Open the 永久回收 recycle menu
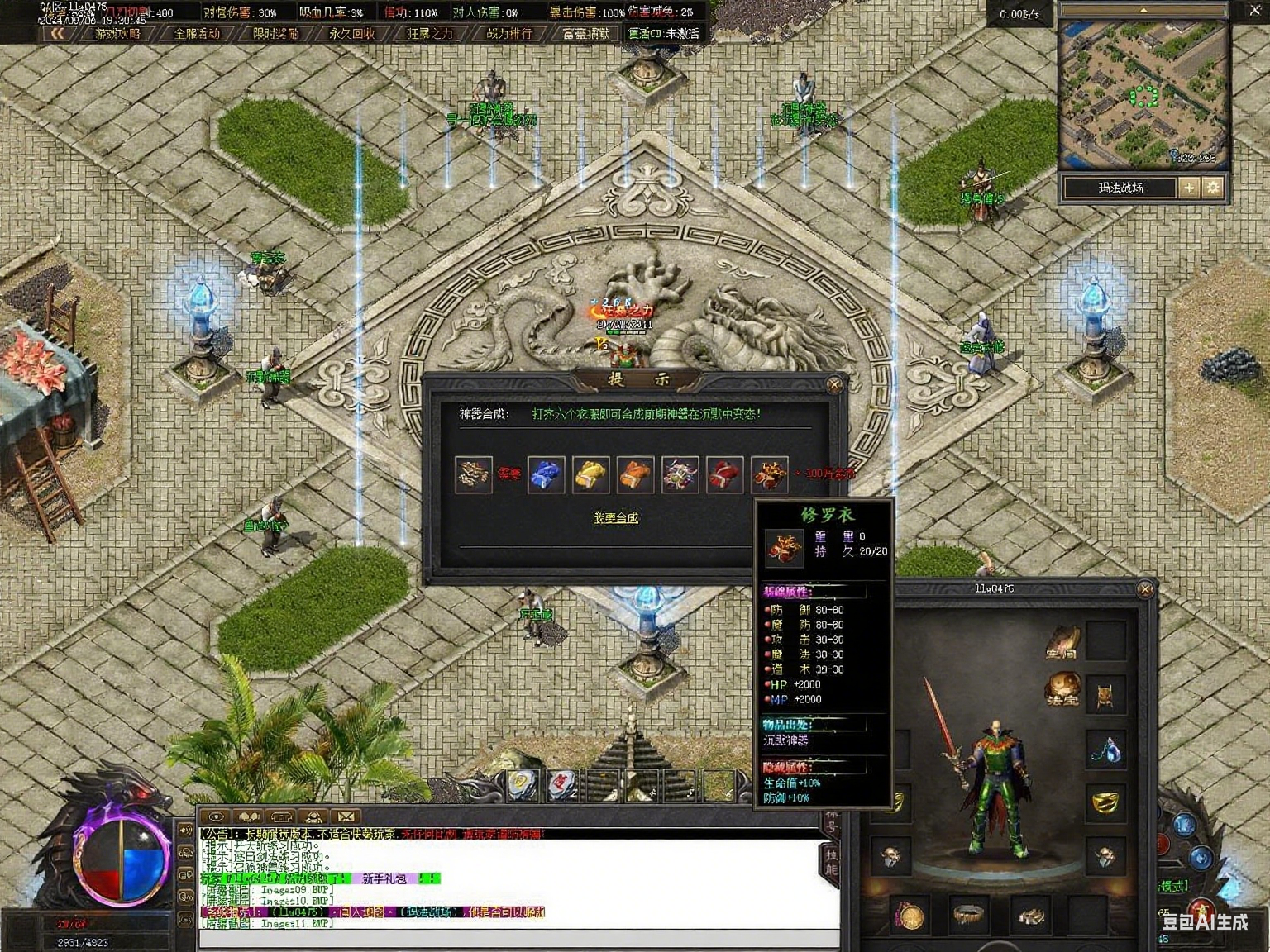Screen dimensions: 1270x952 pos(352,34)
